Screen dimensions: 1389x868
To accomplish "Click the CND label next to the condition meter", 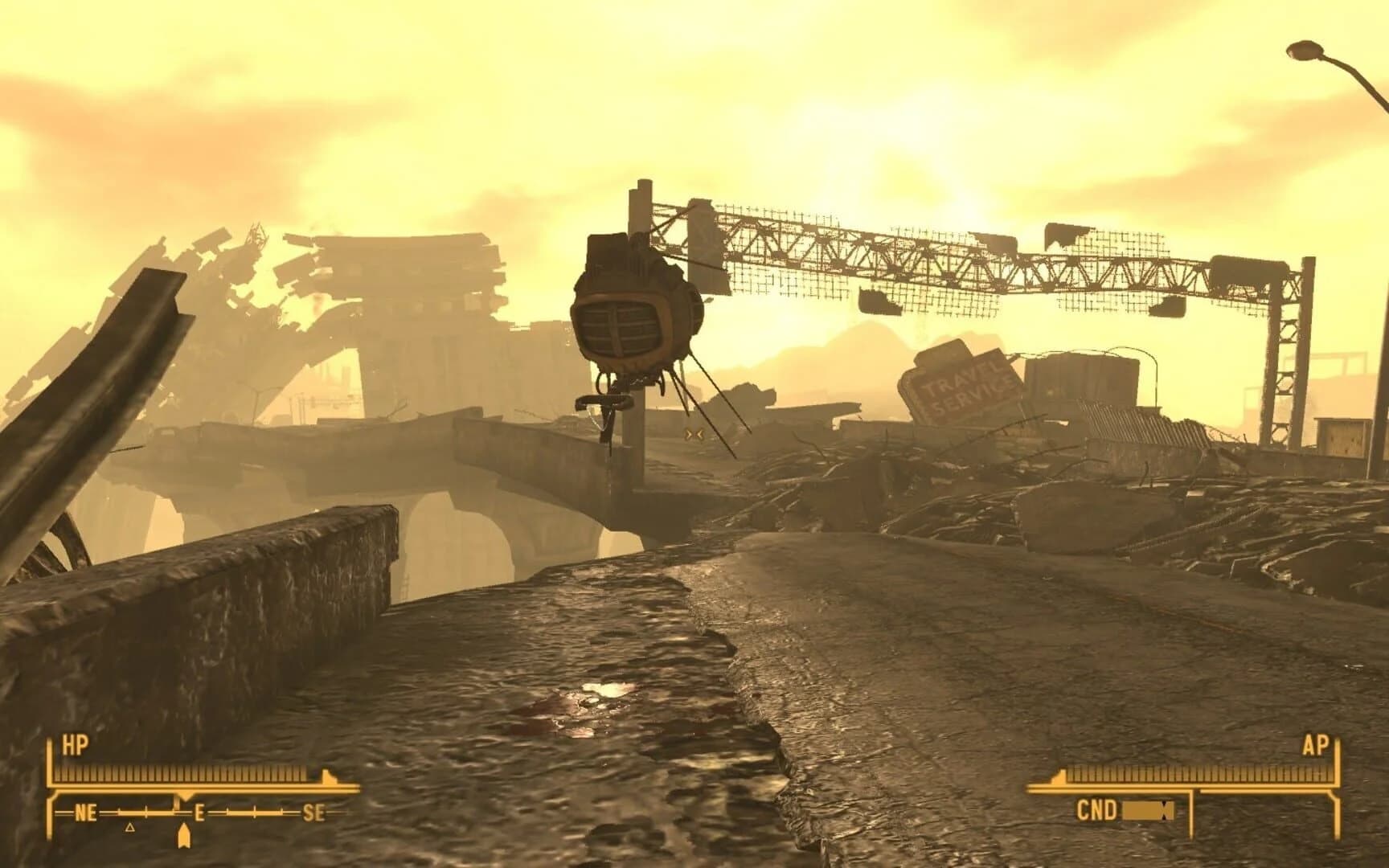I will tap(1098, 810).
